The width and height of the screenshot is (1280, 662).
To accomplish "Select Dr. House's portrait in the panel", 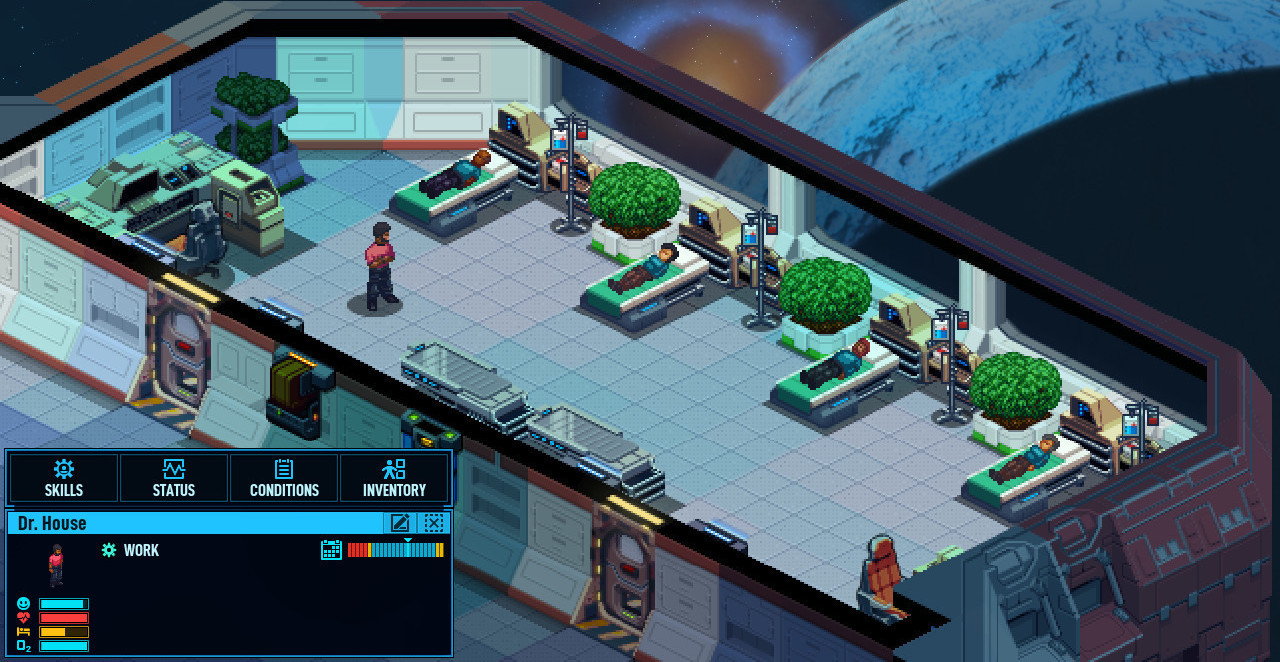I will click(x=56, y=565).
